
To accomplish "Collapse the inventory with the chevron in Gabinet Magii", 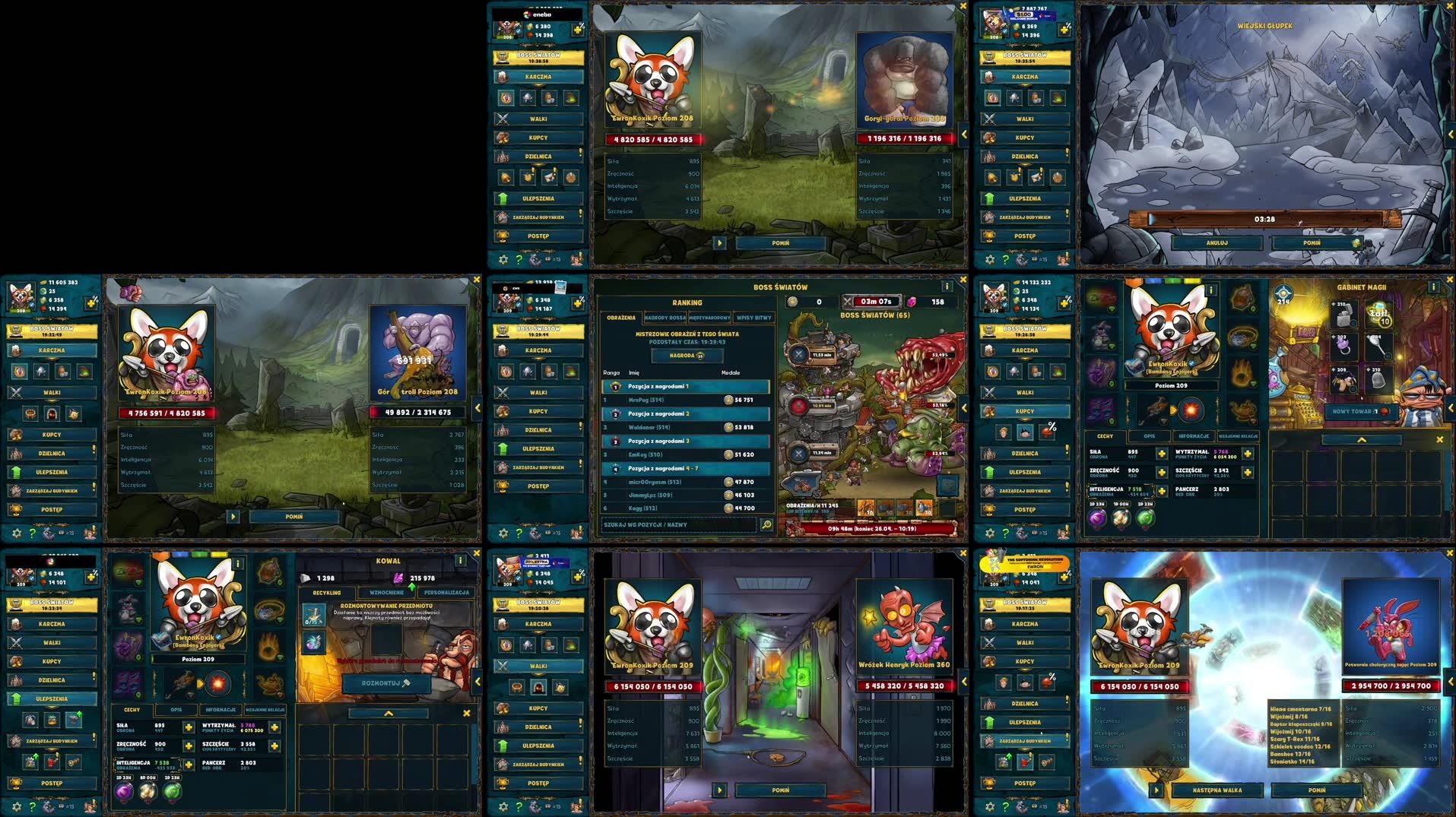I will [1362, 439].
